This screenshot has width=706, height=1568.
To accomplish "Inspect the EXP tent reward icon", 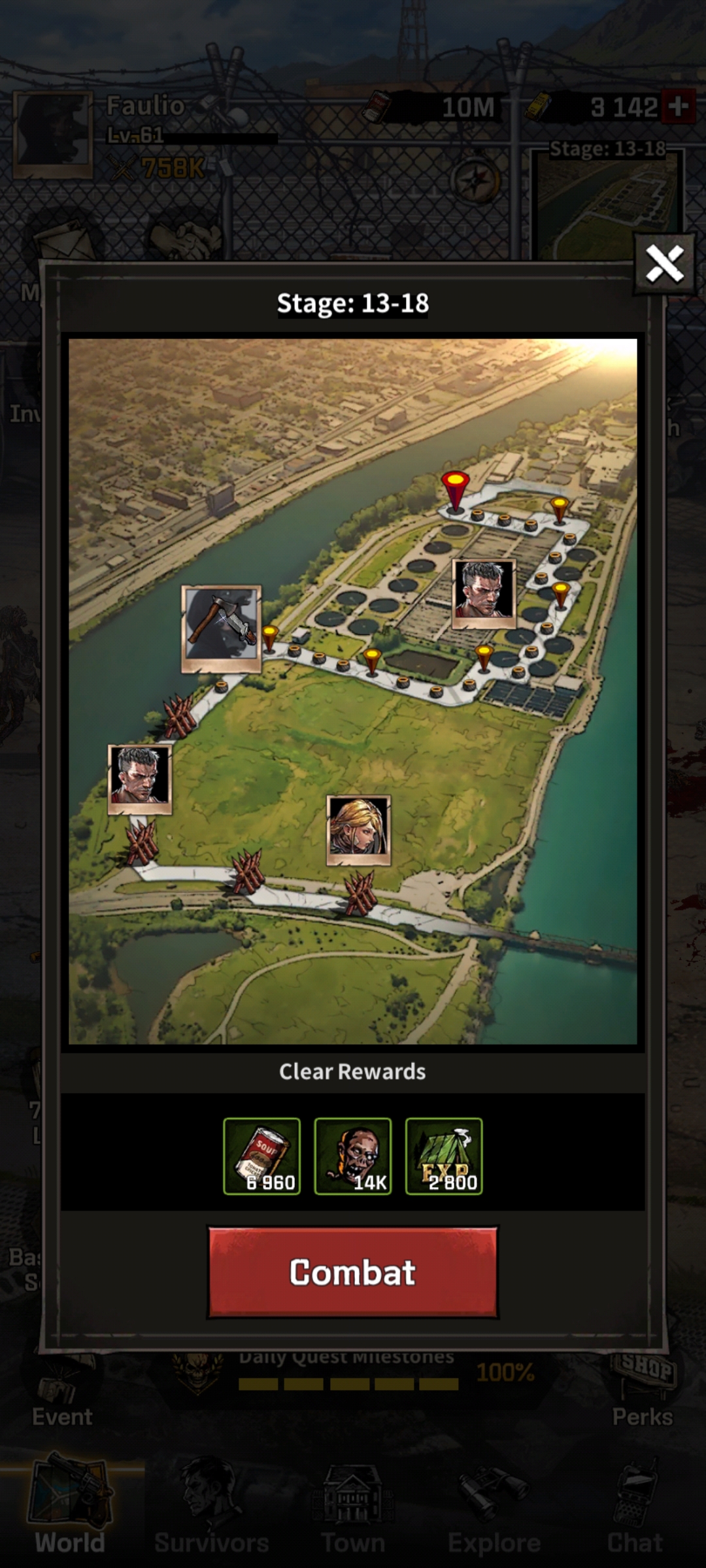I will (x=444, y=1156).
